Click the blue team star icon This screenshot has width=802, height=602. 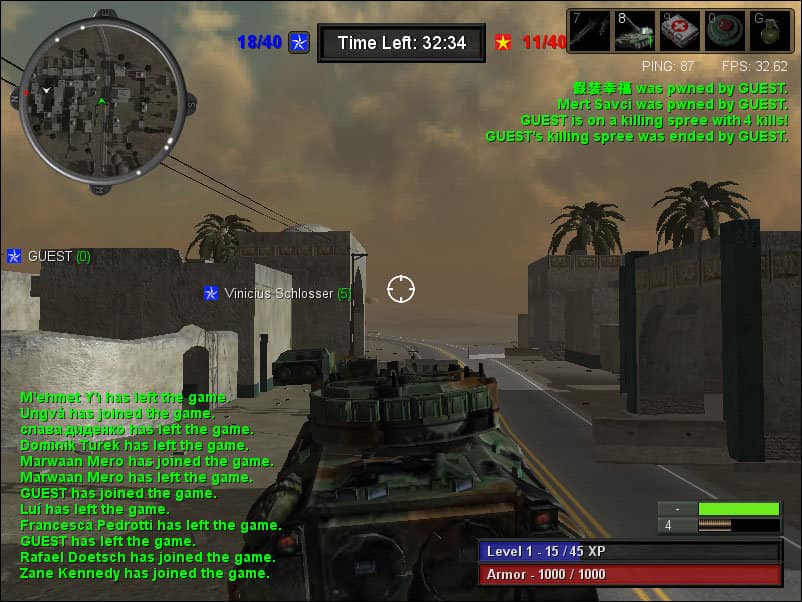point(299,42)
